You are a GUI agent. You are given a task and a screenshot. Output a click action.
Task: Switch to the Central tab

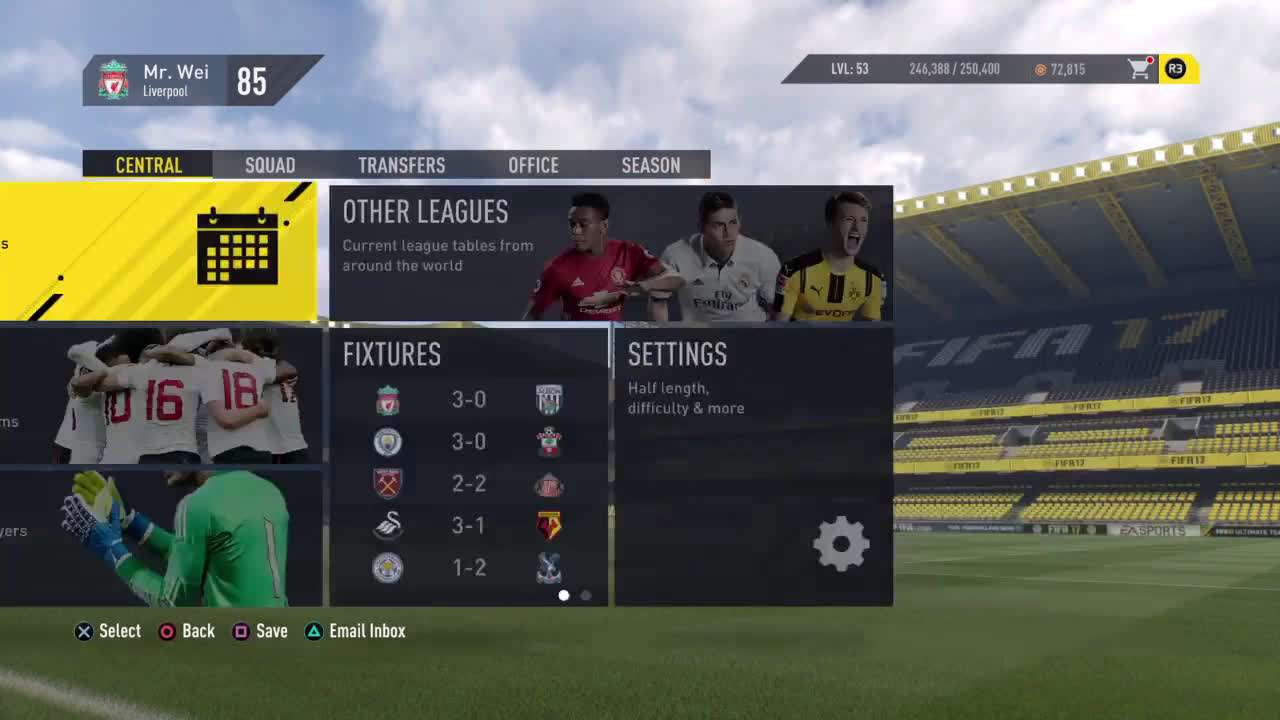(x=148, y=165)
